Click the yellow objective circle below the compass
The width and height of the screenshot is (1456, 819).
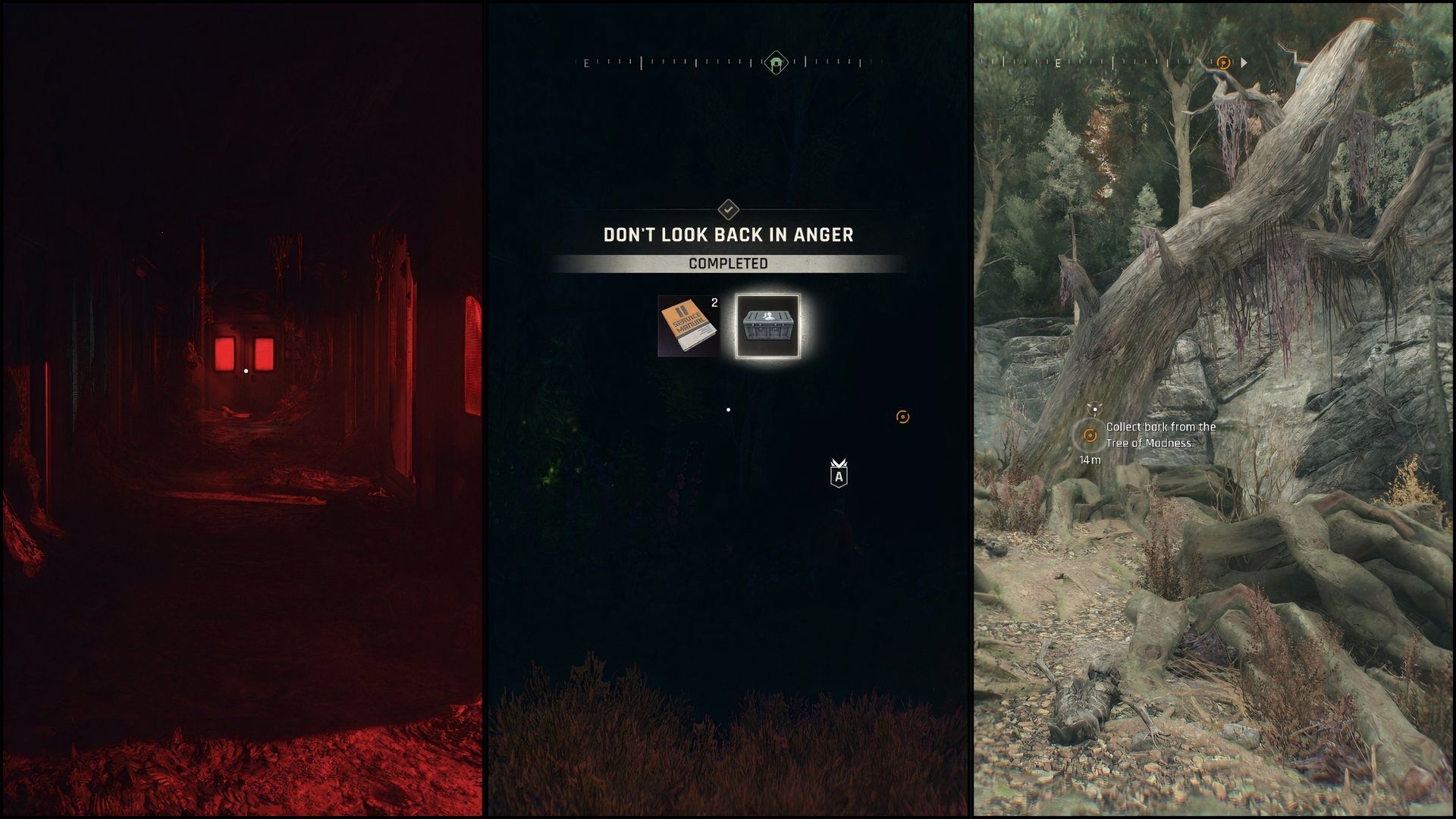point(901,416)
